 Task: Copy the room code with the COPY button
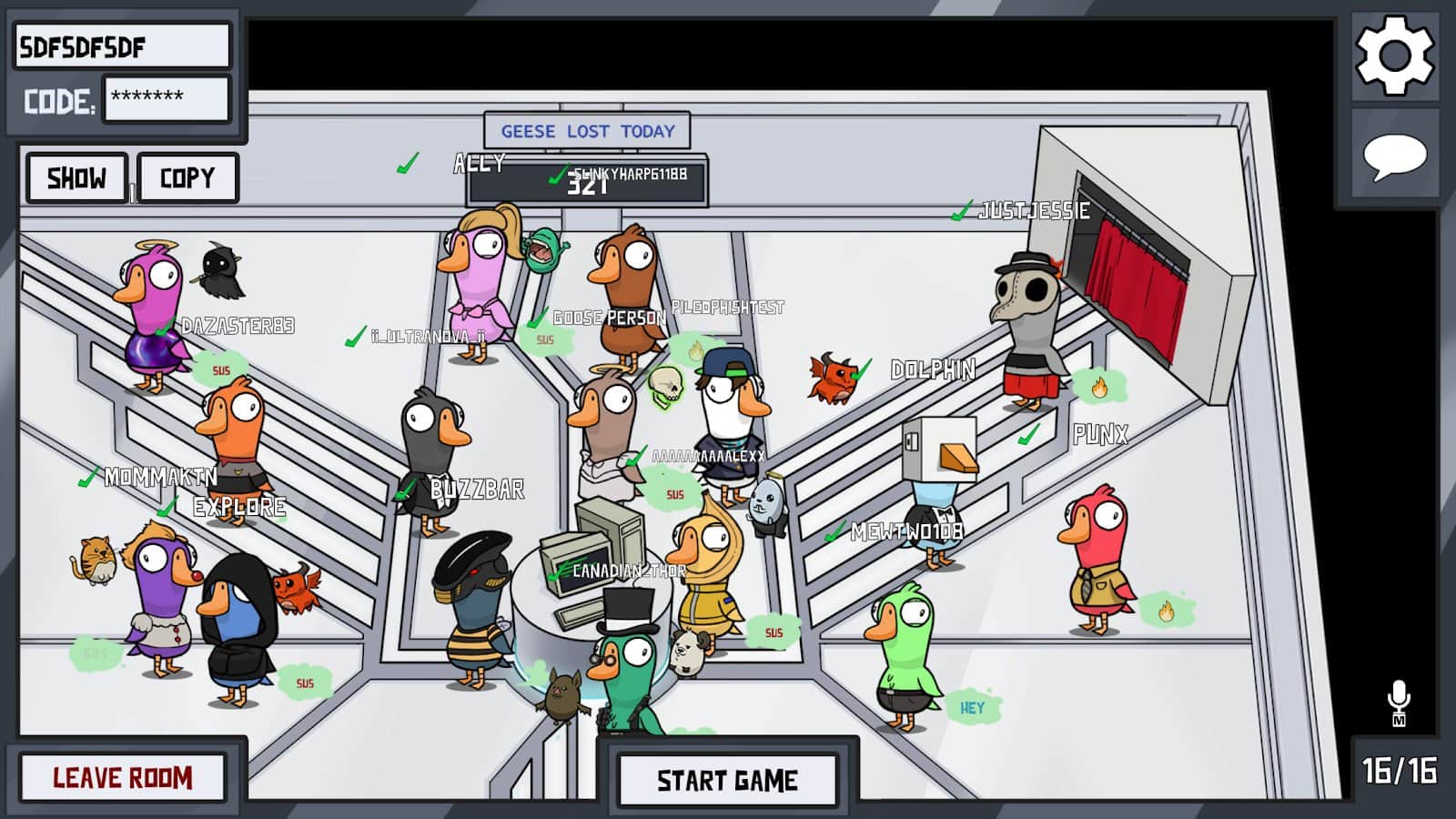tap(187, 178)
